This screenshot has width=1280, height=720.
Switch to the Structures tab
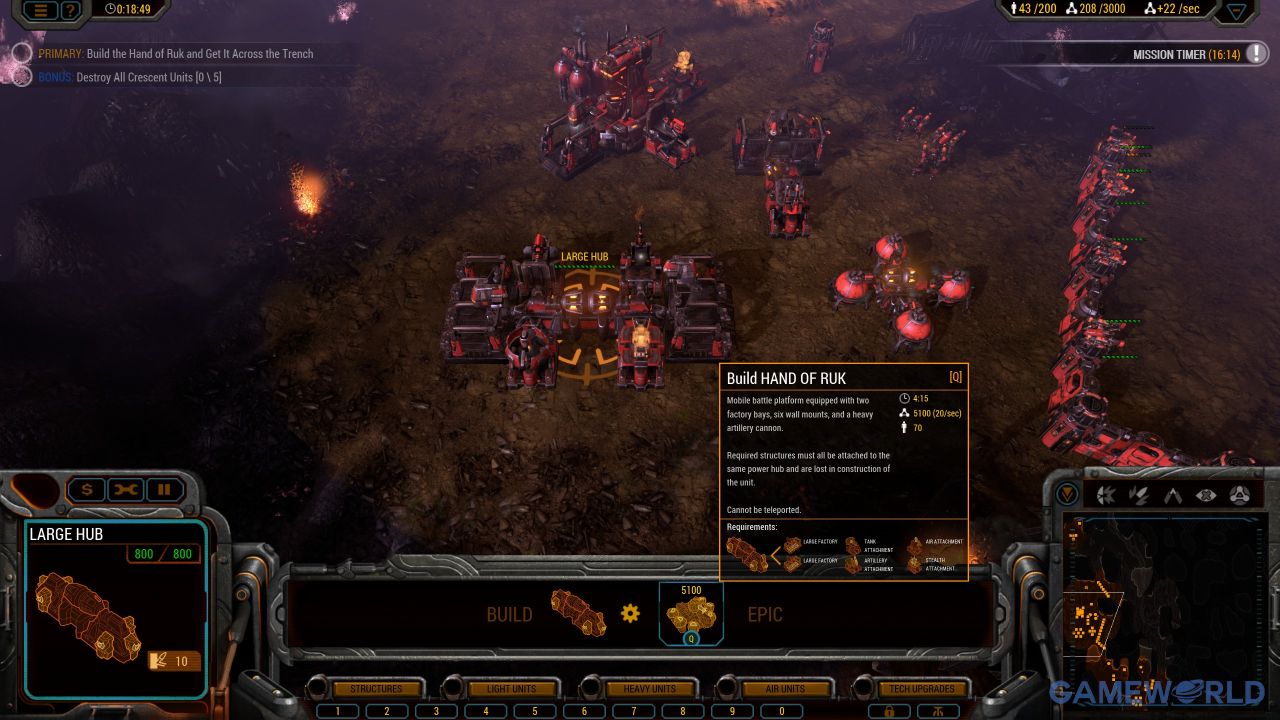[376, 689]
